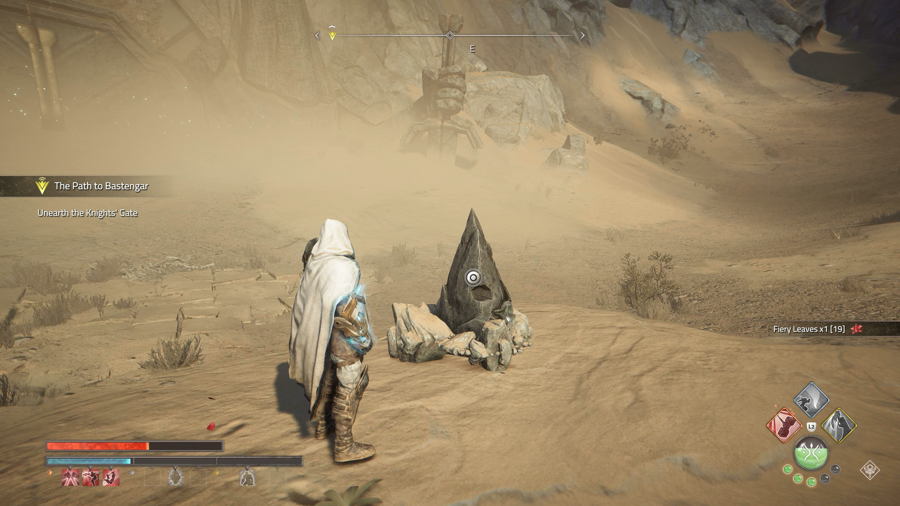Click the green circular flask icon
900x506 pixels.
tap(811, 454)
